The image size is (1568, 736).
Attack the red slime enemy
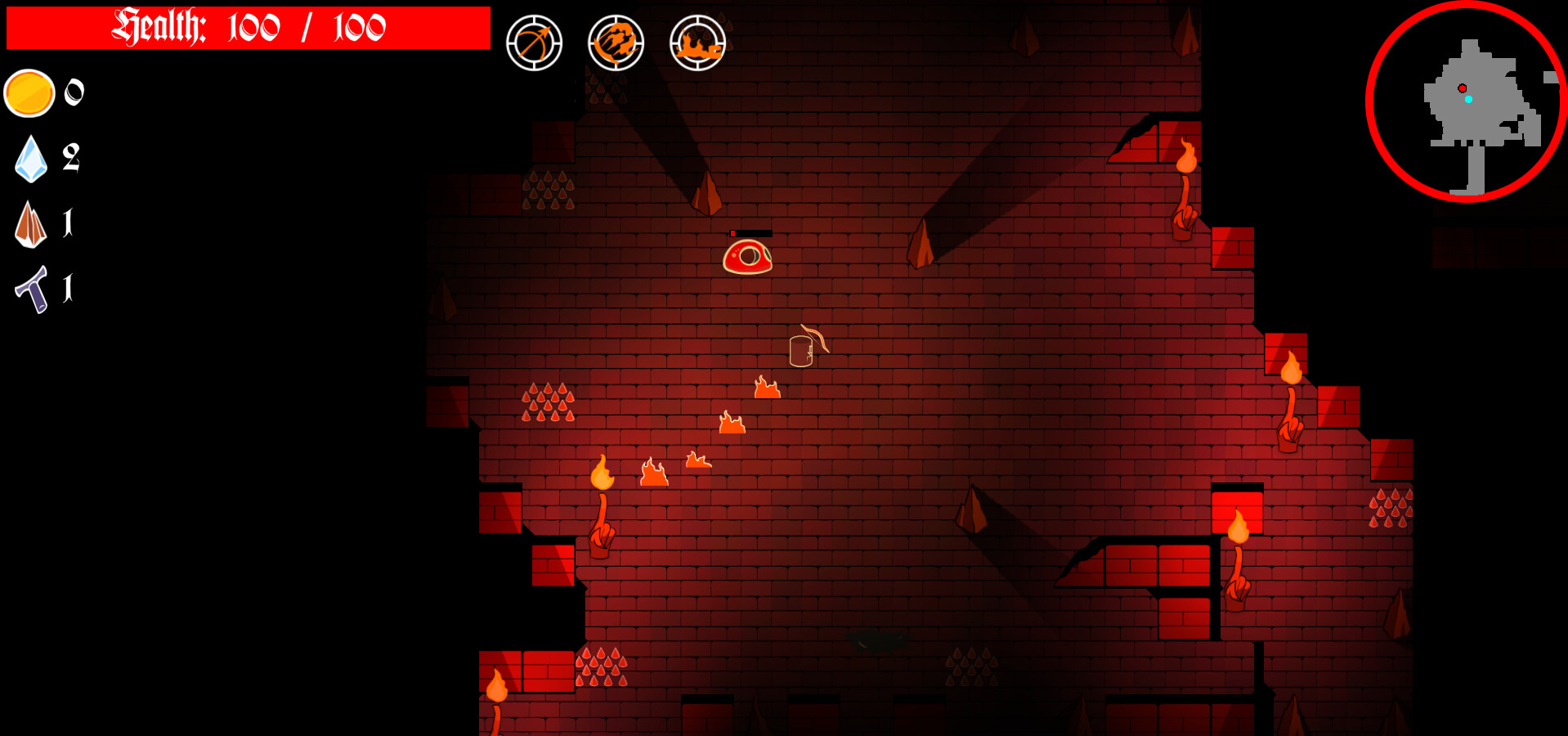click(x=749, y=255)
